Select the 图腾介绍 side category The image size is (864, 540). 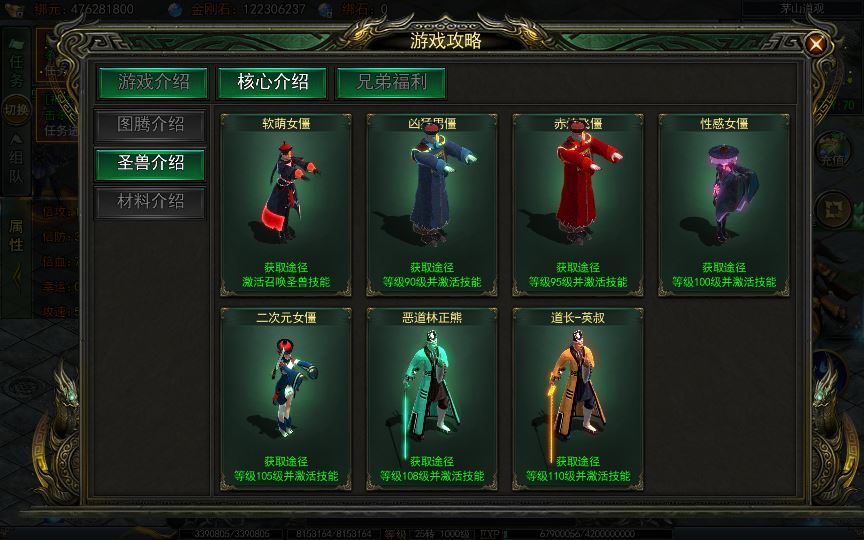click(150, 125)
